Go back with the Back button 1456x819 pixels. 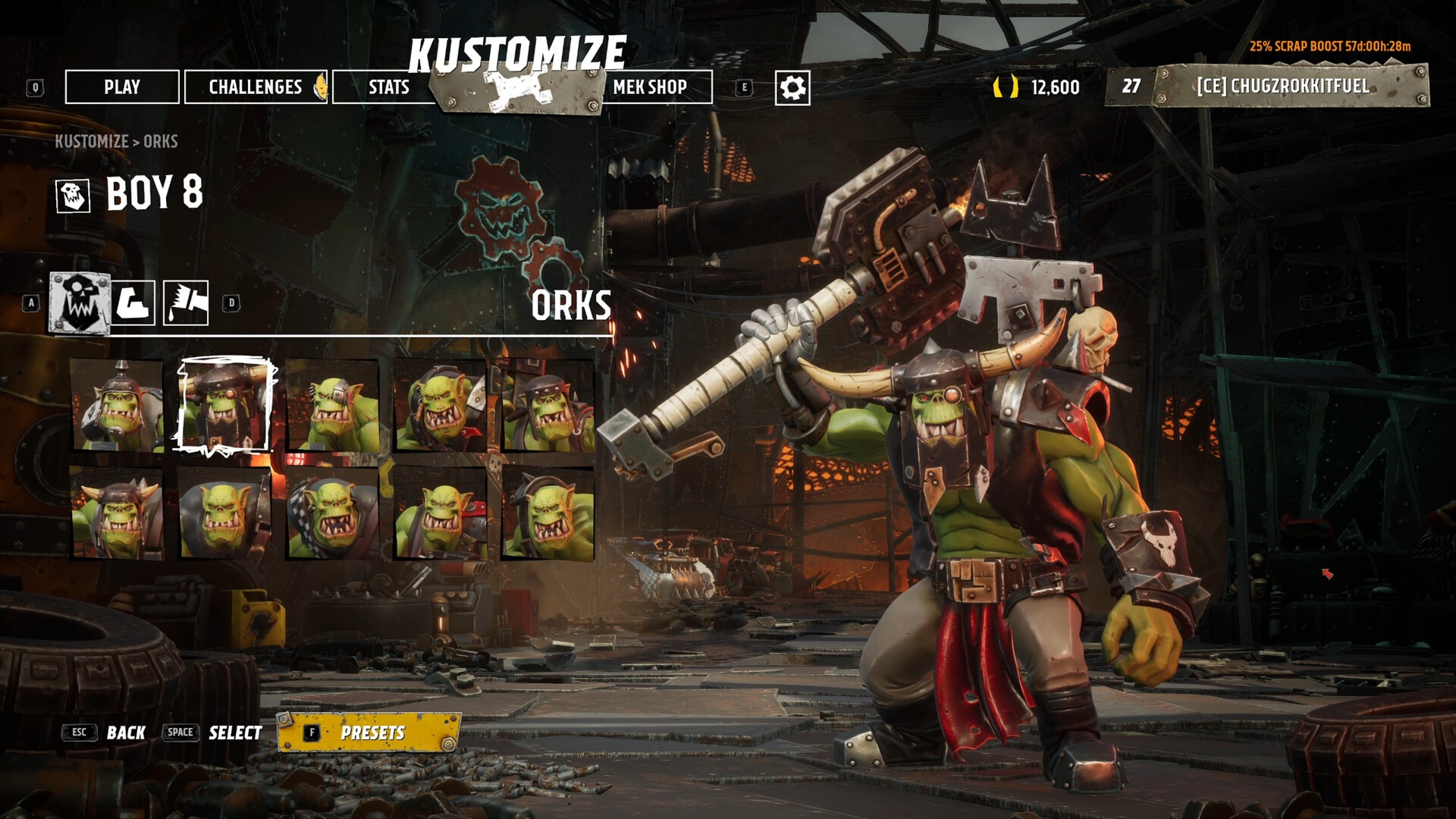point(125,733)
